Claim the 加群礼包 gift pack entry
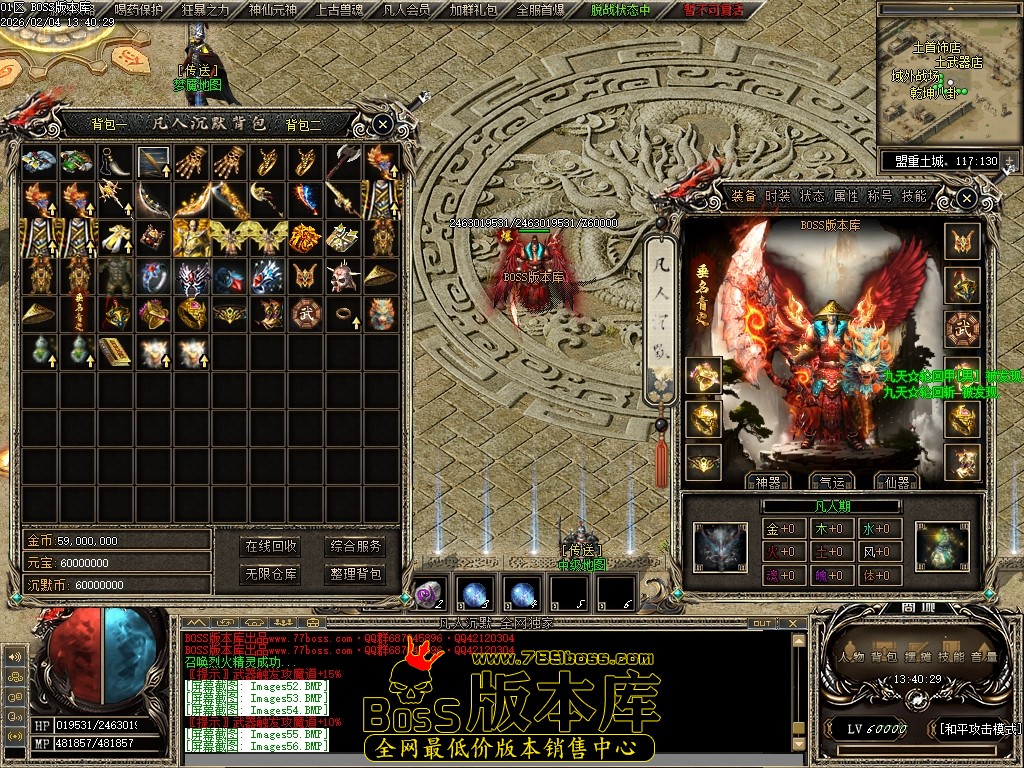The image size is (1024, 768). (x=473, y=10)
